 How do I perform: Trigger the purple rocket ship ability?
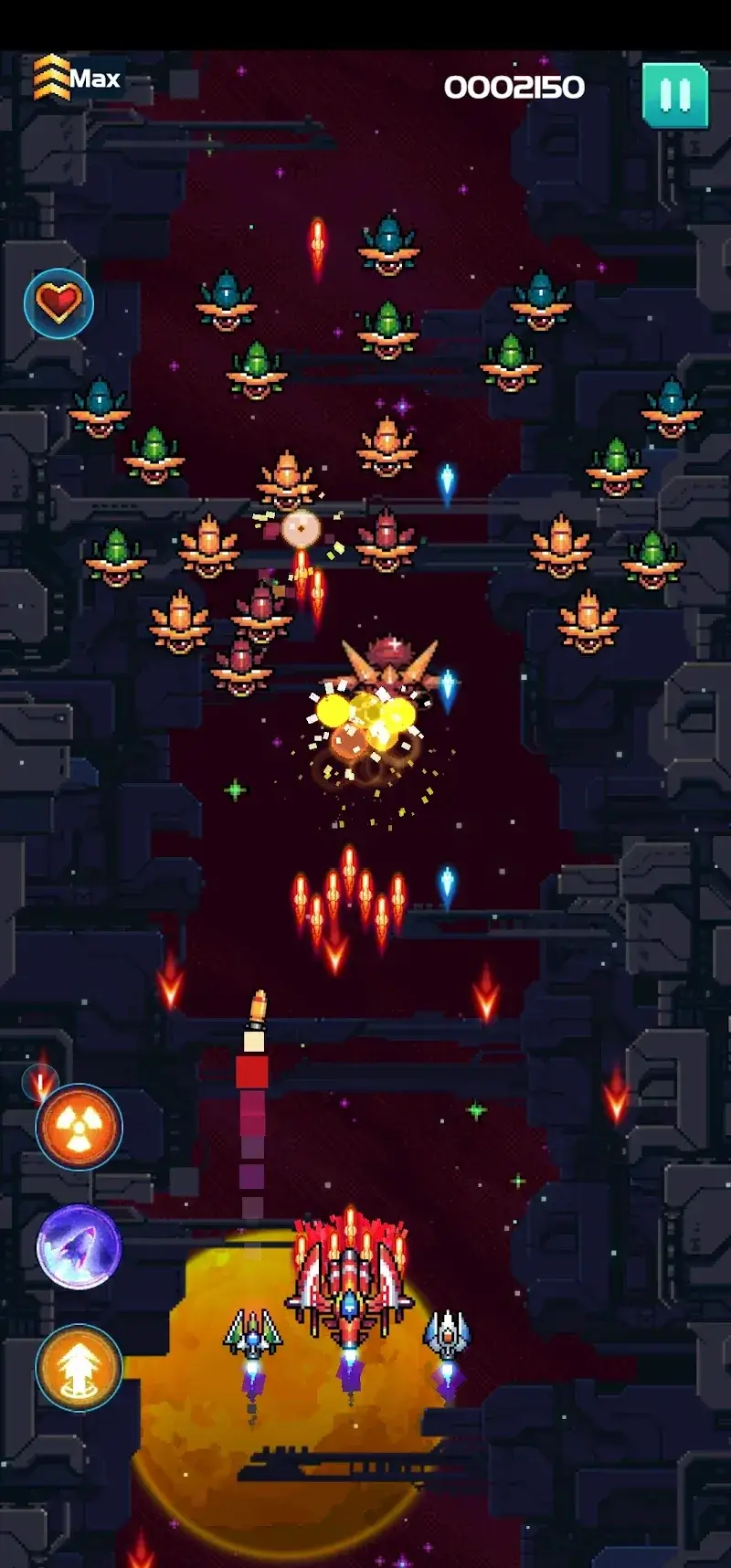(79, 1246)
